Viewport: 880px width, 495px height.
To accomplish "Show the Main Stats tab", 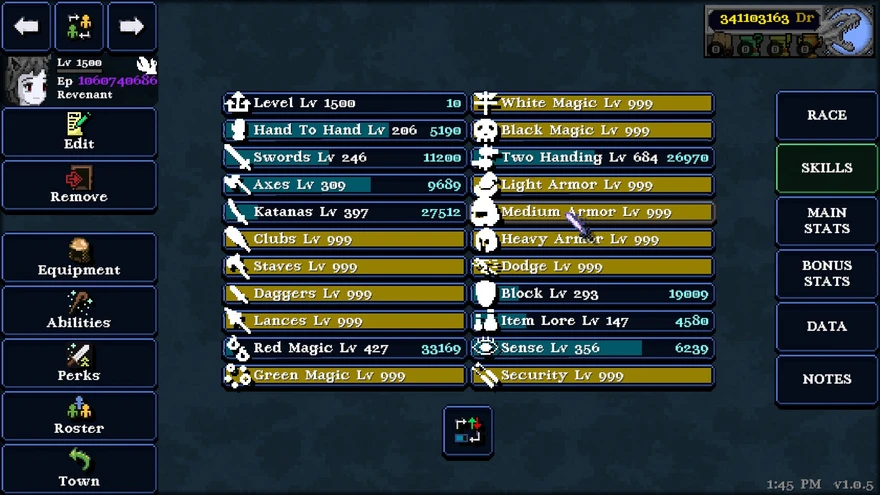I will click(827, 221).
